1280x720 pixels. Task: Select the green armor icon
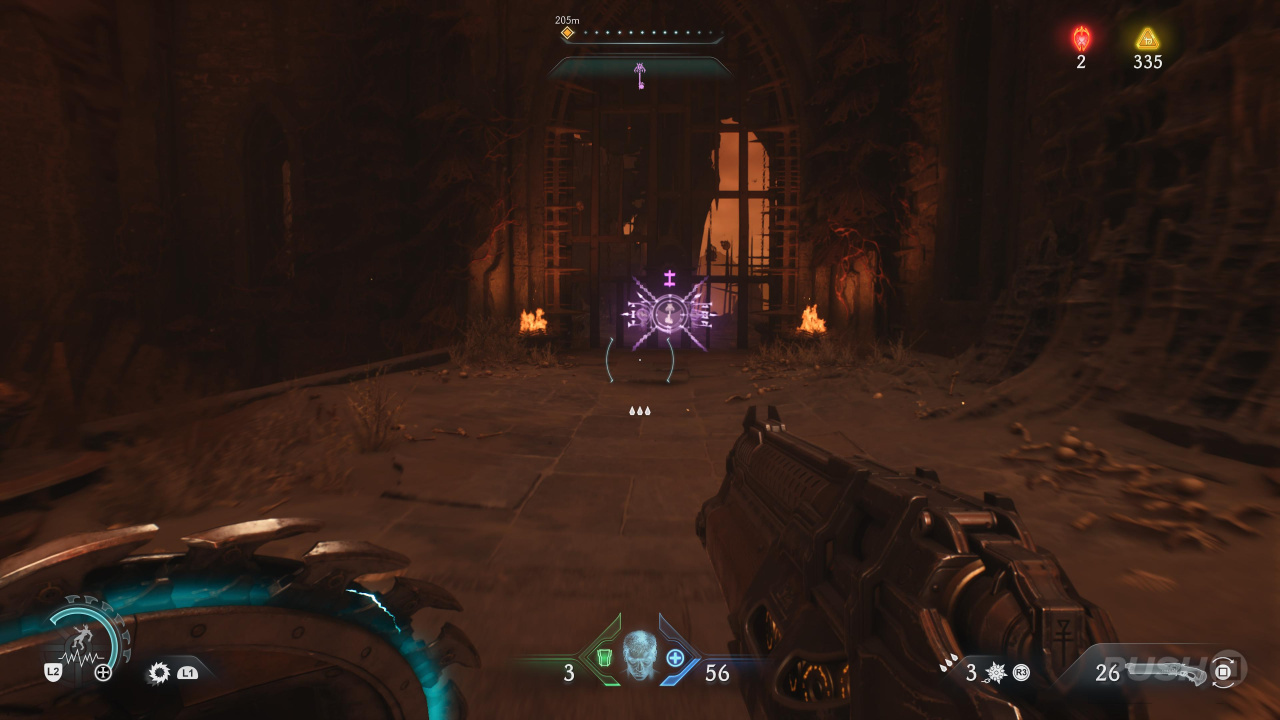click(x=604, y=658)
